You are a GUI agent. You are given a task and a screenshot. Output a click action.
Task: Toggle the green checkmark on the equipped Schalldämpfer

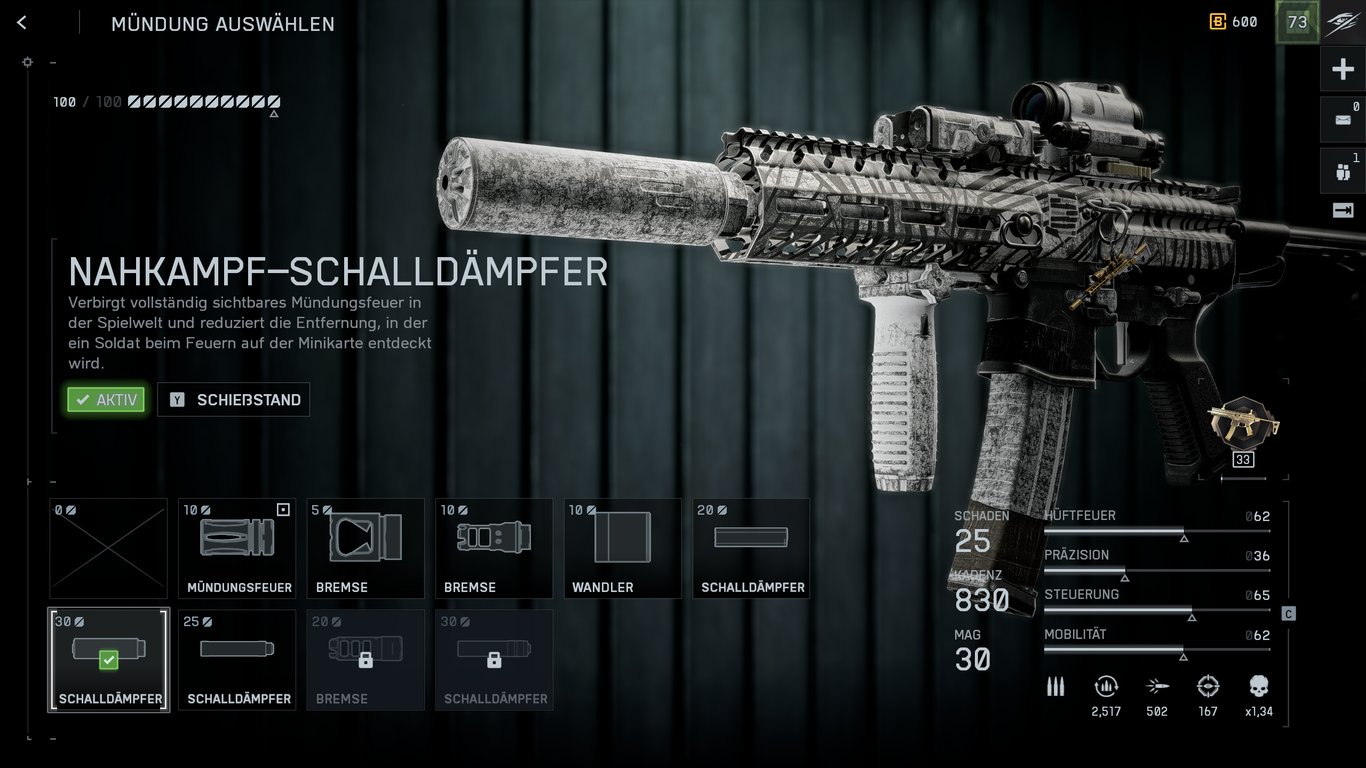click(108, 660)
